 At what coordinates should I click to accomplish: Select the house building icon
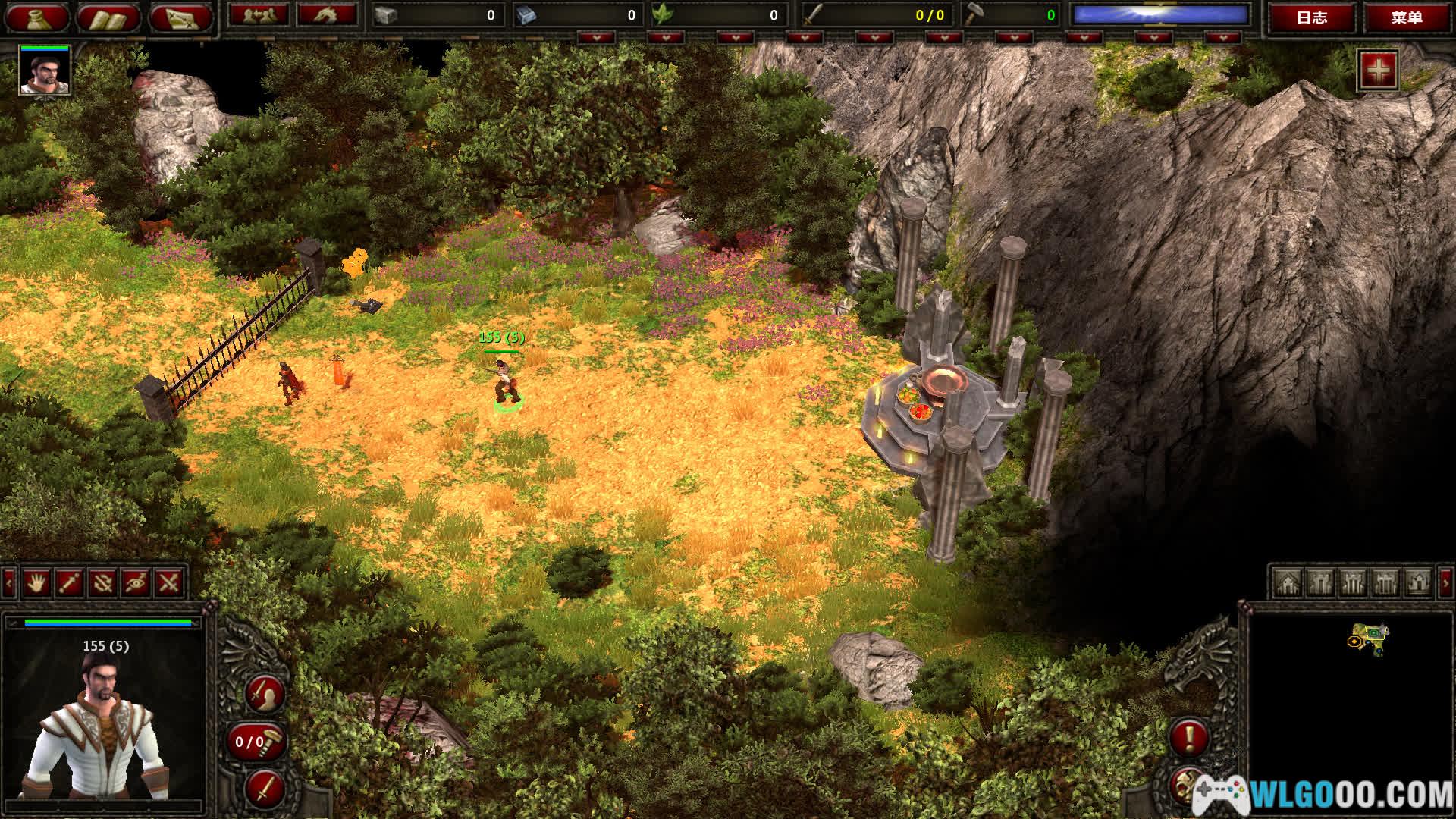point(1287,582)
